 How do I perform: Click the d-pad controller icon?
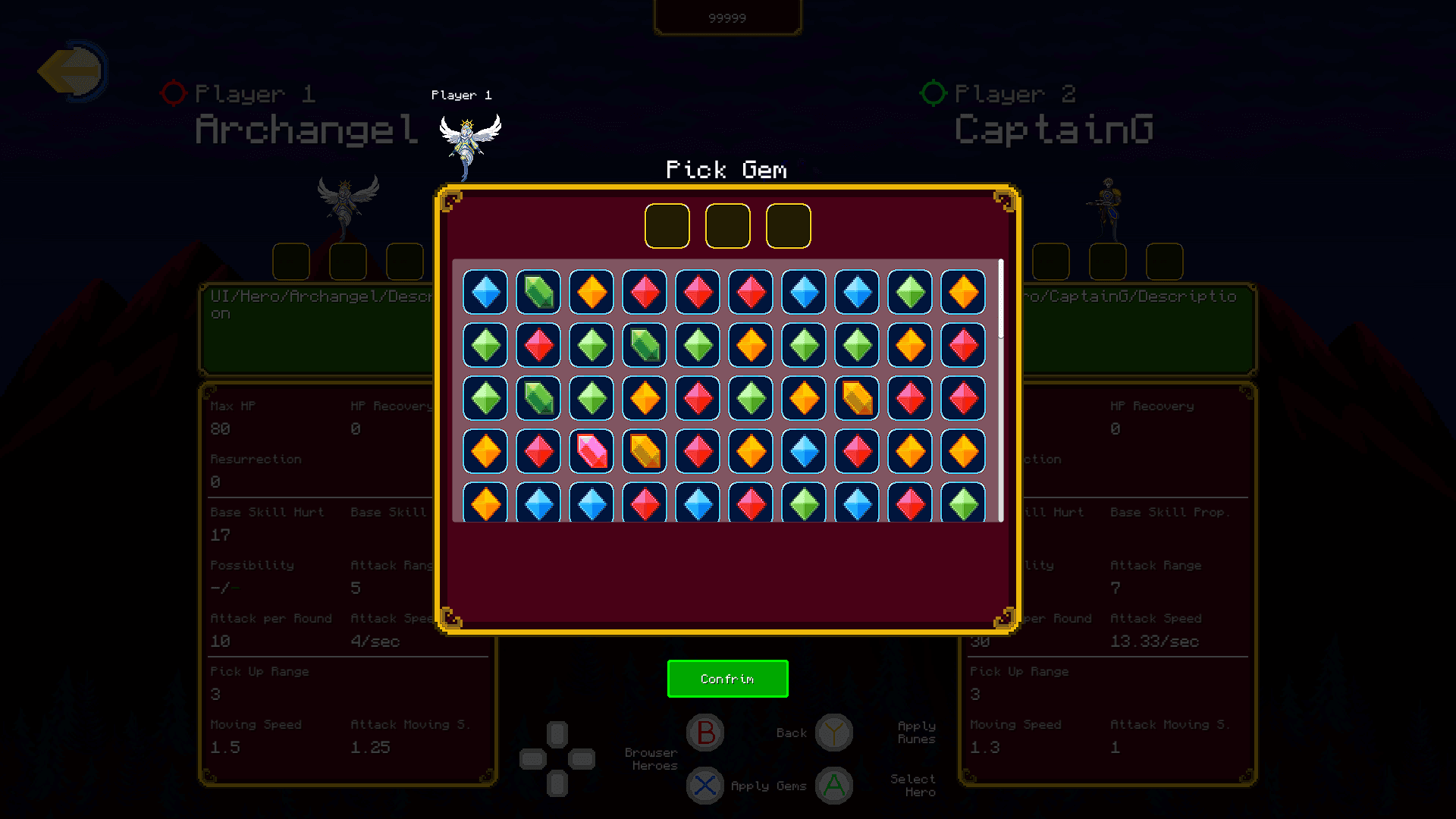point(557,758)
